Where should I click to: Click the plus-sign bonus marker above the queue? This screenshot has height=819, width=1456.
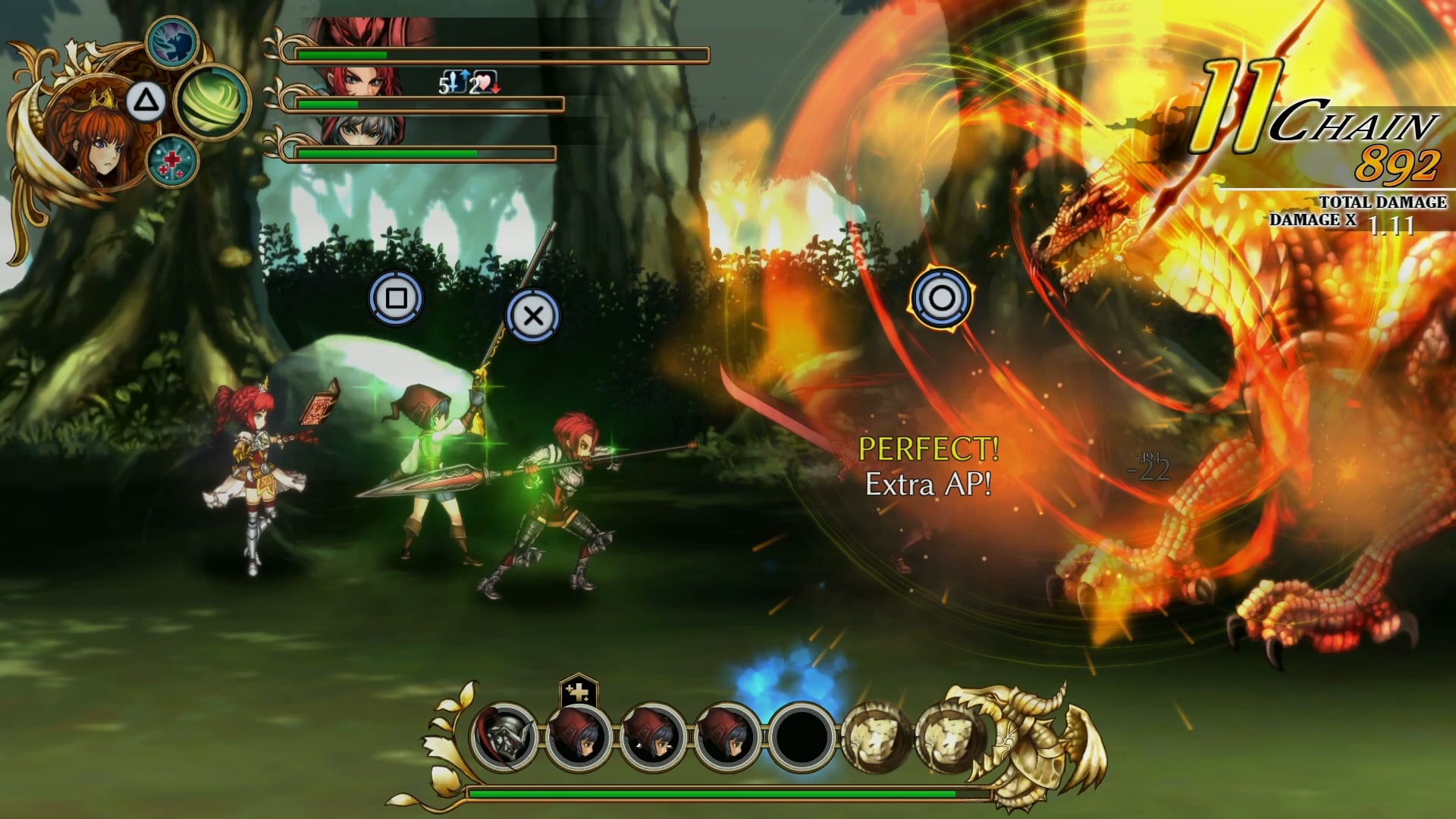coord(579,692)
